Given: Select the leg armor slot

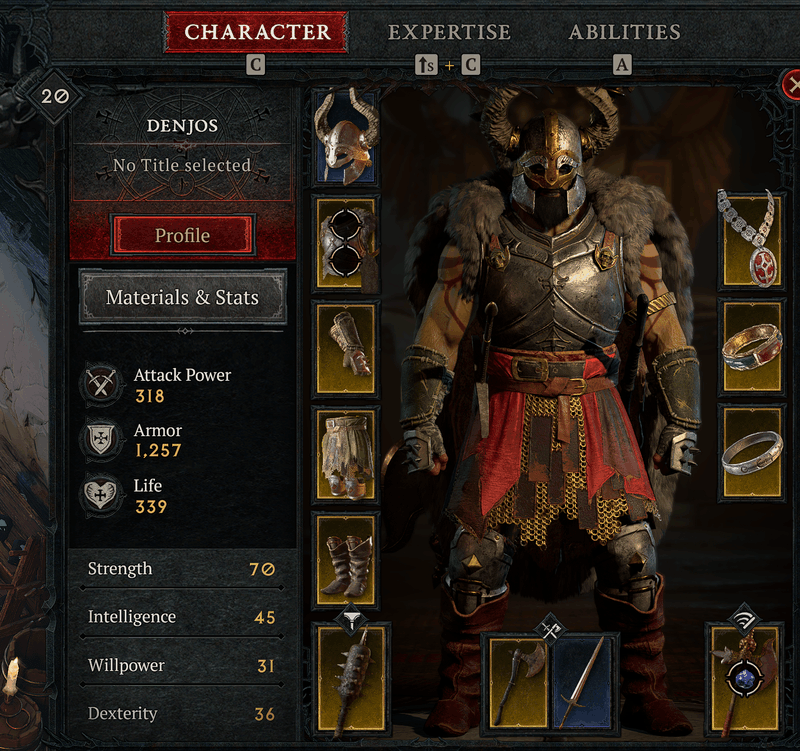Looking at the screenshot, I should click(346, 452).
